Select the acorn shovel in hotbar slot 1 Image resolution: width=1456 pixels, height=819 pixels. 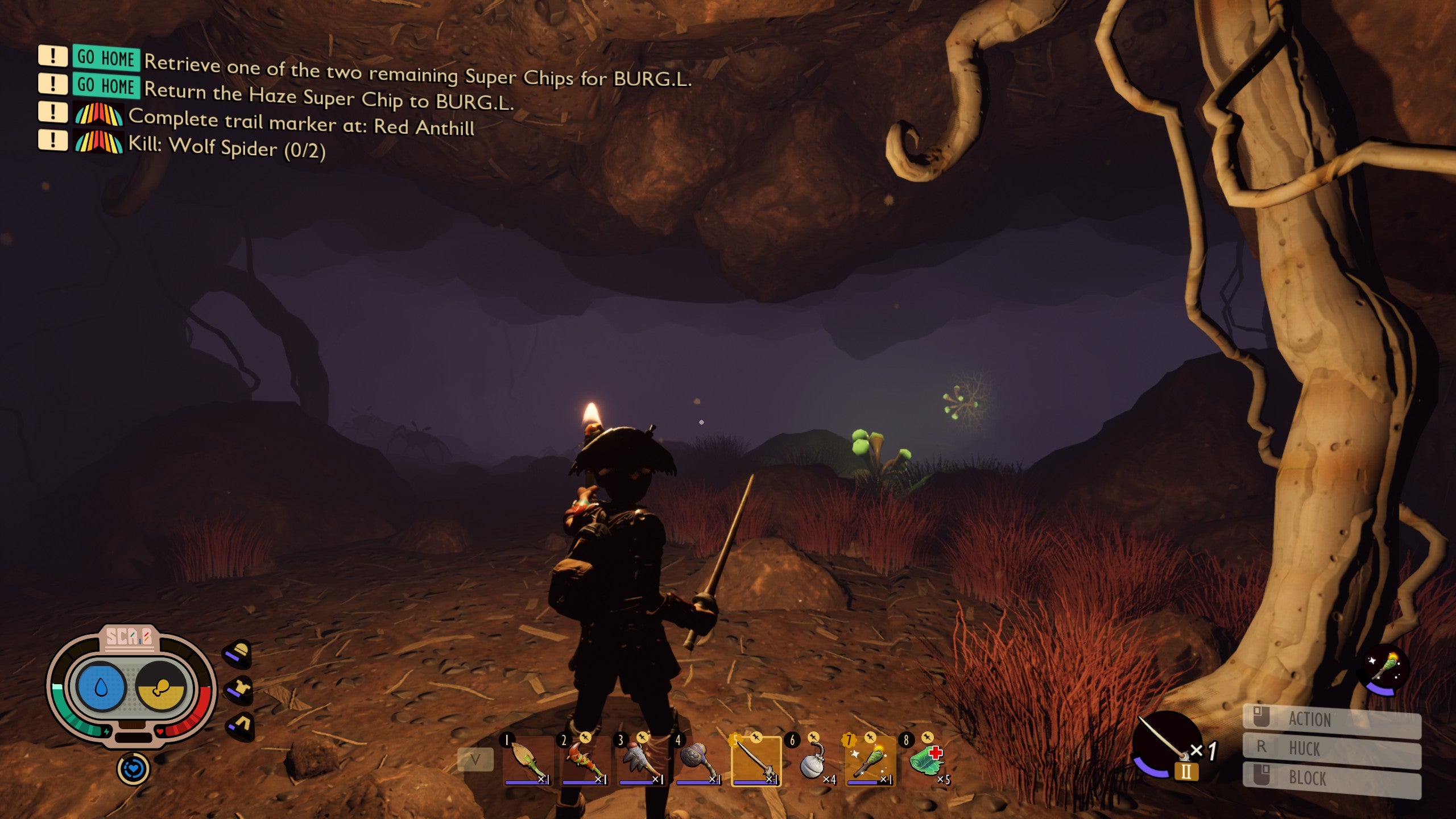(x=527, y=761)
